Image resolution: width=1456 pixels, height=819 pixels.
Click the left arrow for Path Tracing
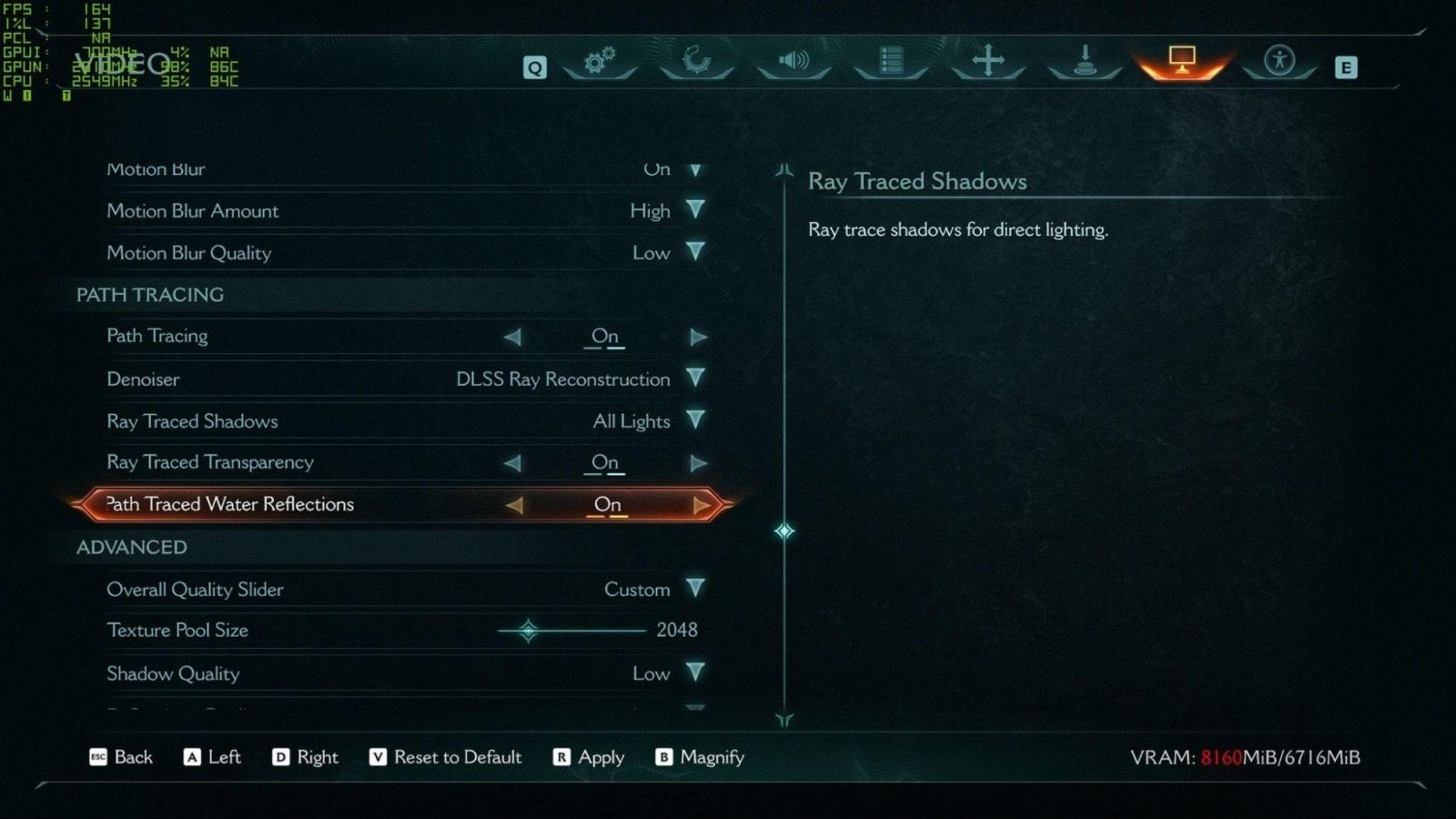512,337
